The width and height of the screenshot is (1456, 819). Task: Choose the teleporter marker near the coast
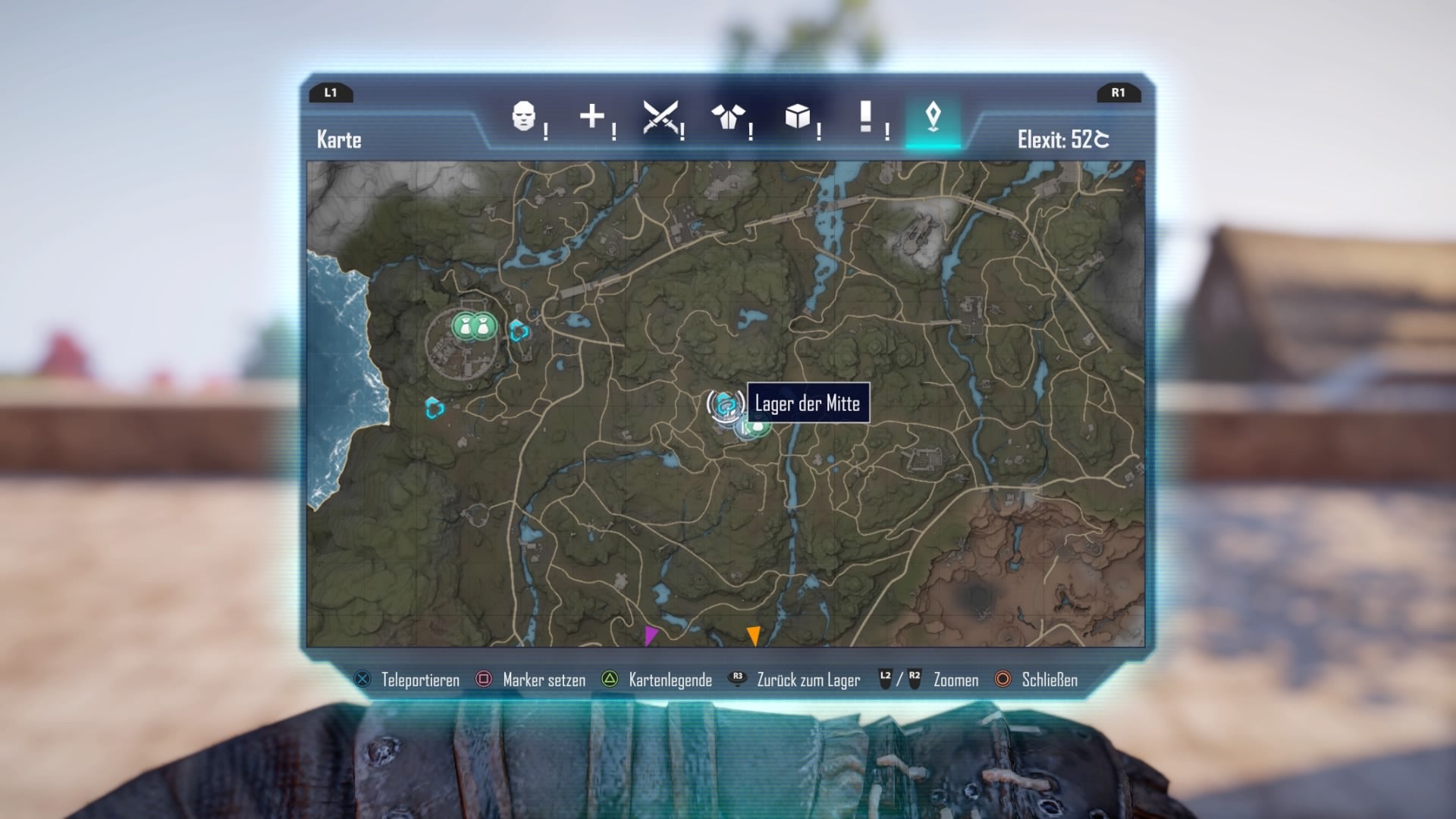(x=435, y=408)
